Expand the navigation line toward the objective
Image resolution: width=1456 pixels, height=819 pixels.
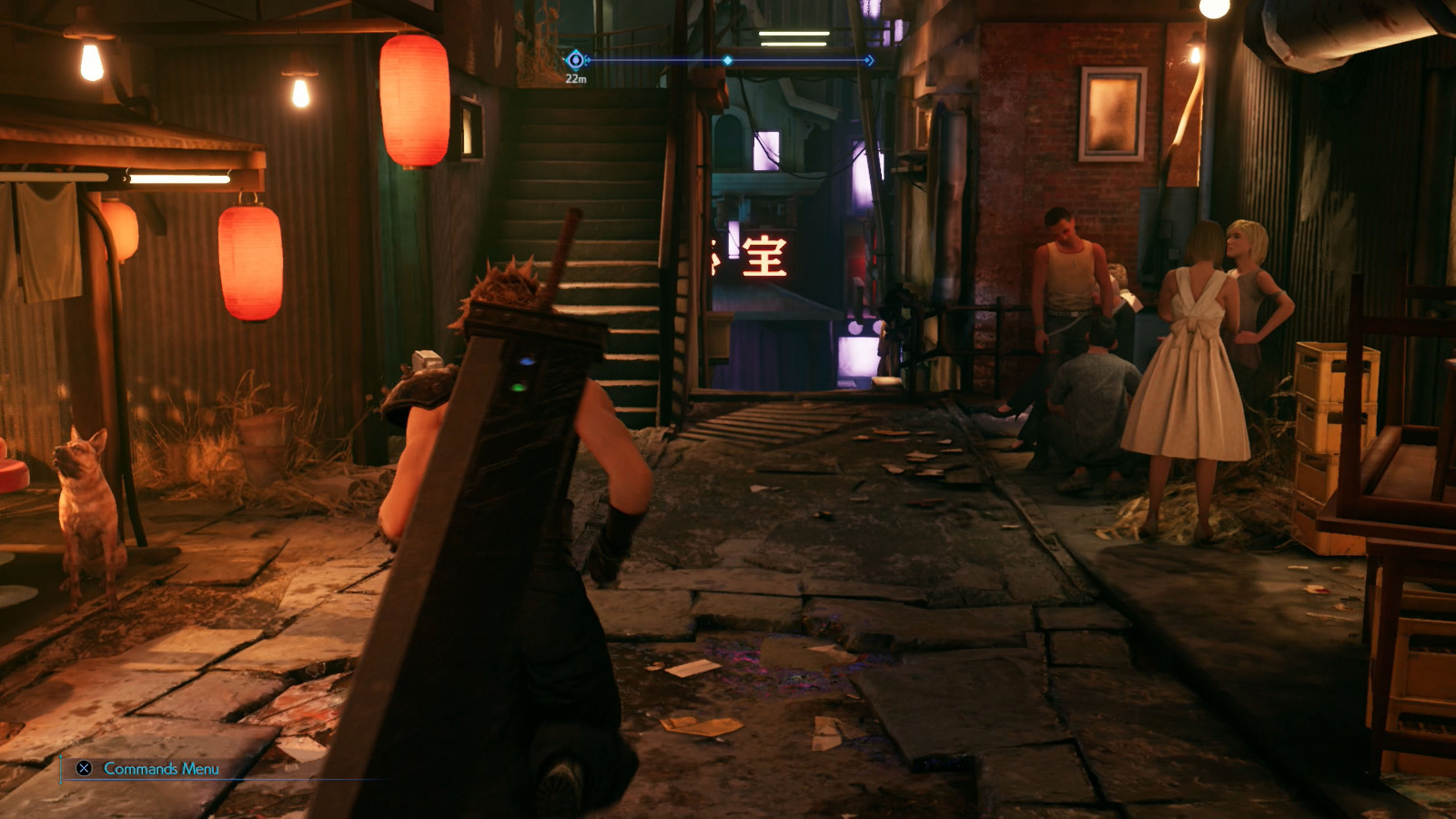pos(801,60)
